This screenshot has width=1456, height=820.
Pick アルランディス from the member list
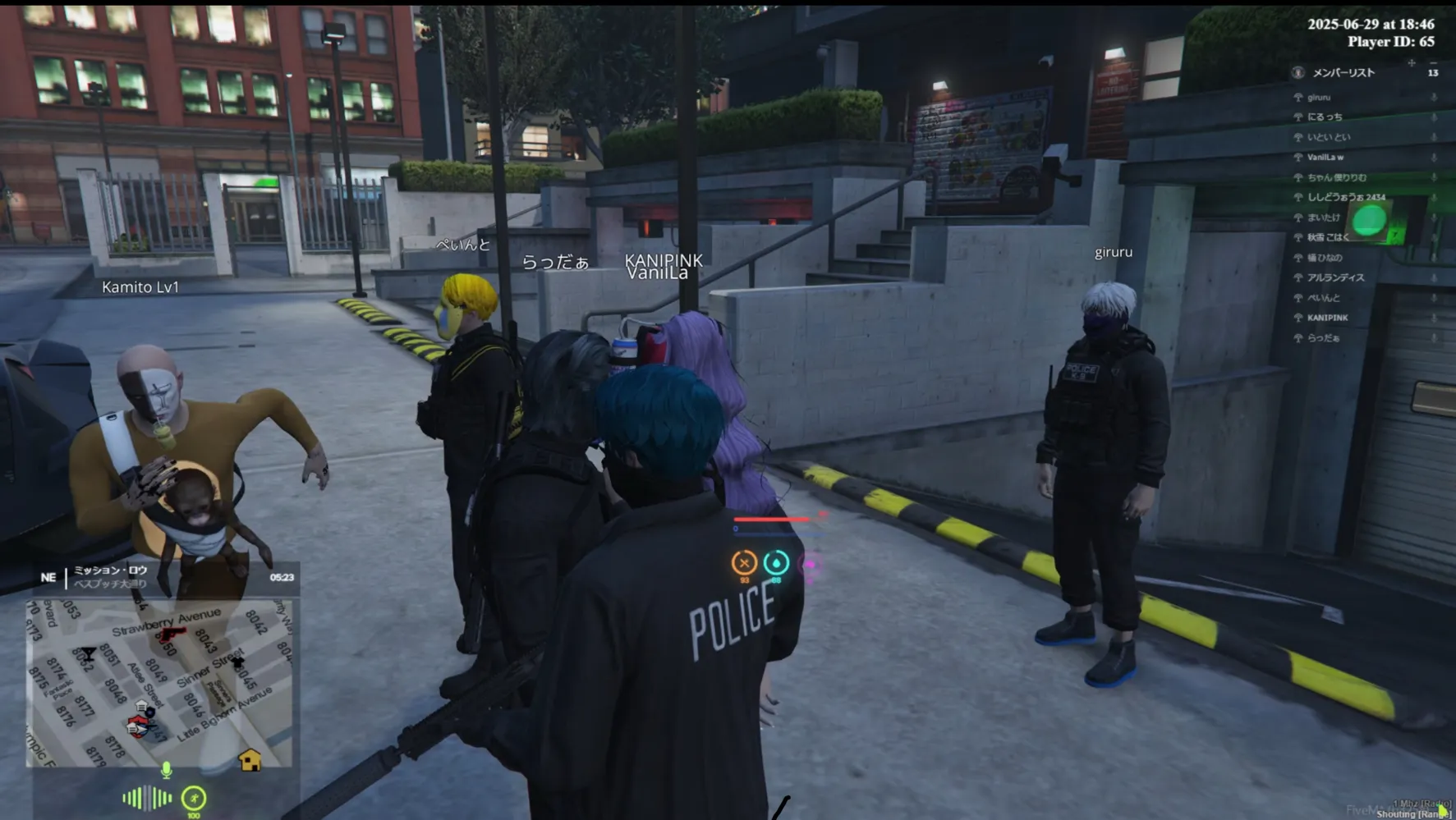[1335, 277]
